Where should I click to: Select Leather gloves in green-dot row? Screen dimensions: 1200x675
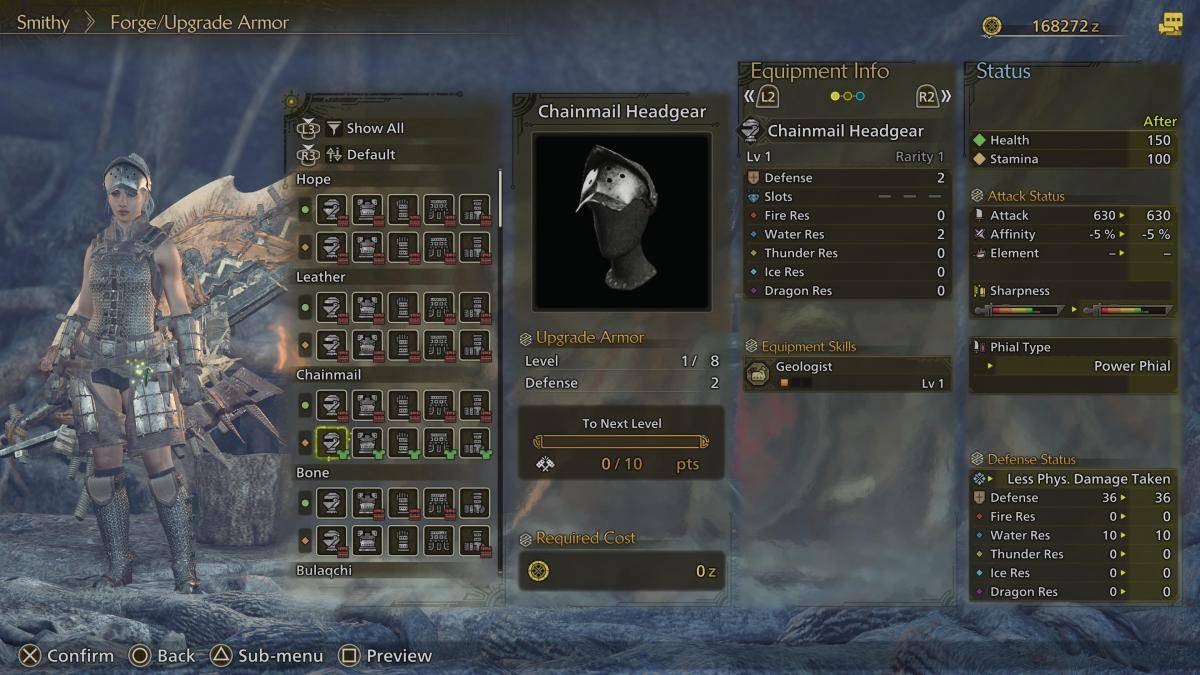coord(403,308)
